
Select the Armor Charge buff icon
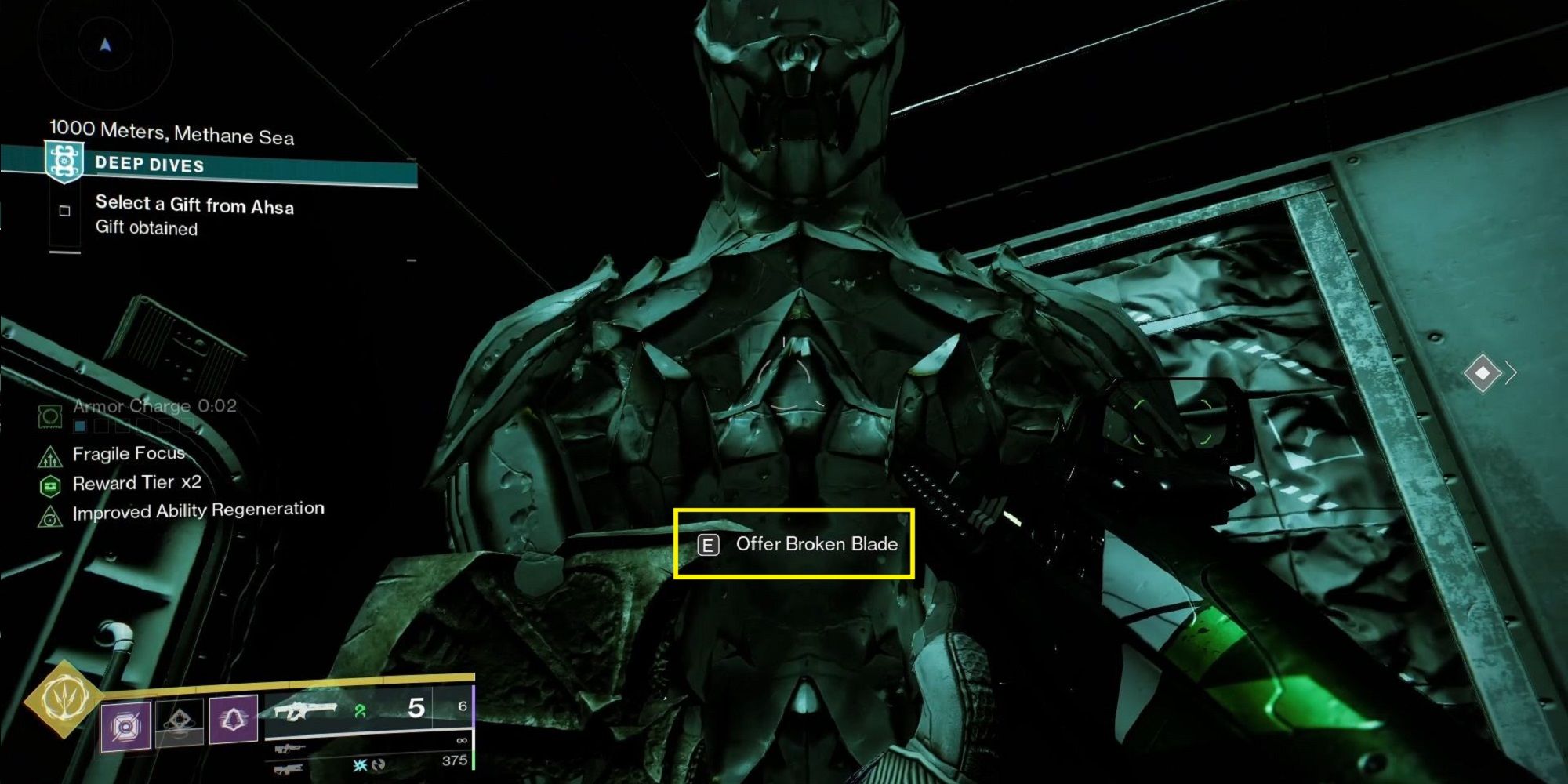click(50, 416)
